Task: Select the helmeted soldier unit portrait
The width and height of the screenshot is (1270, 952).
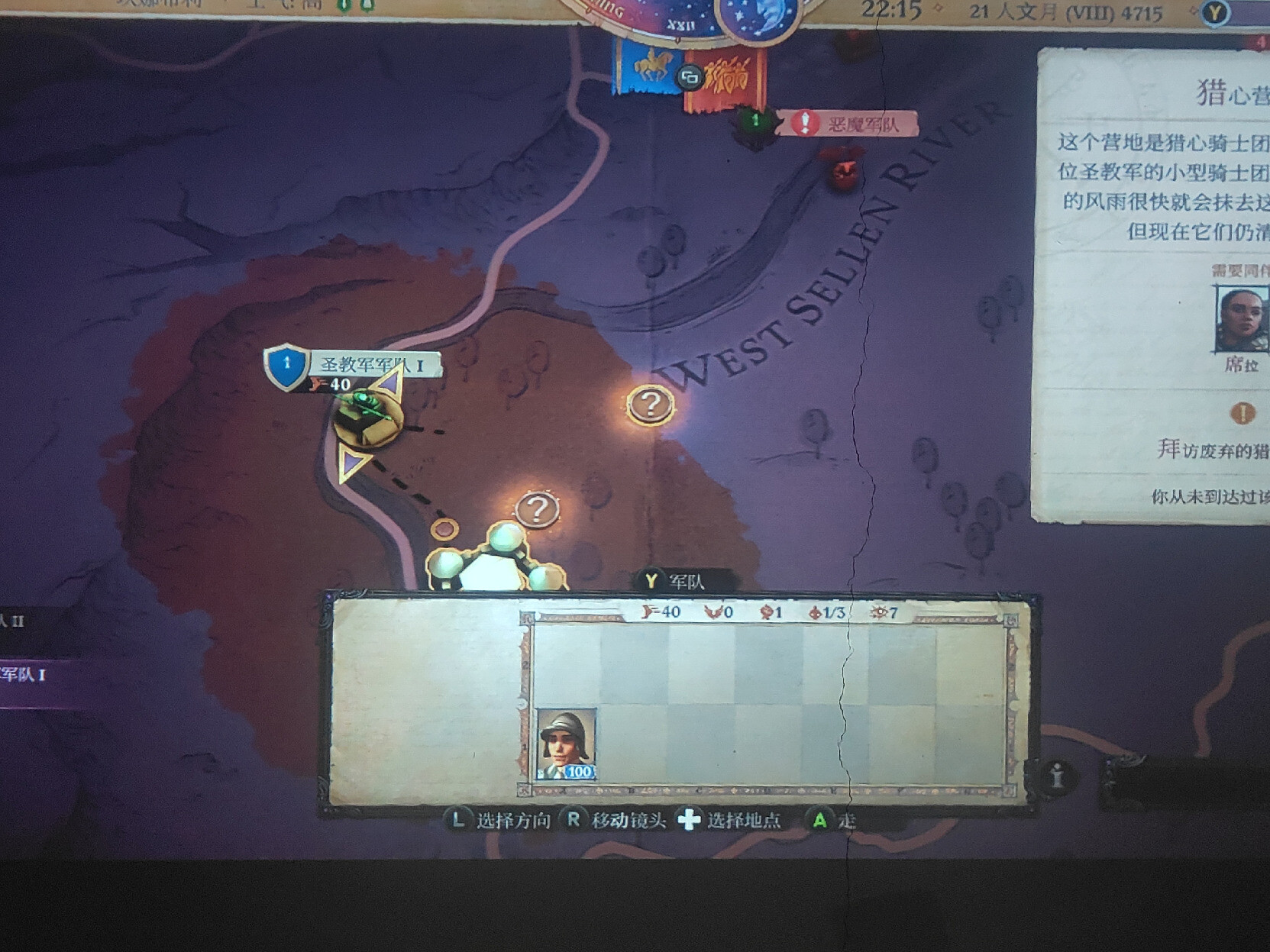Action: [566, 744]
